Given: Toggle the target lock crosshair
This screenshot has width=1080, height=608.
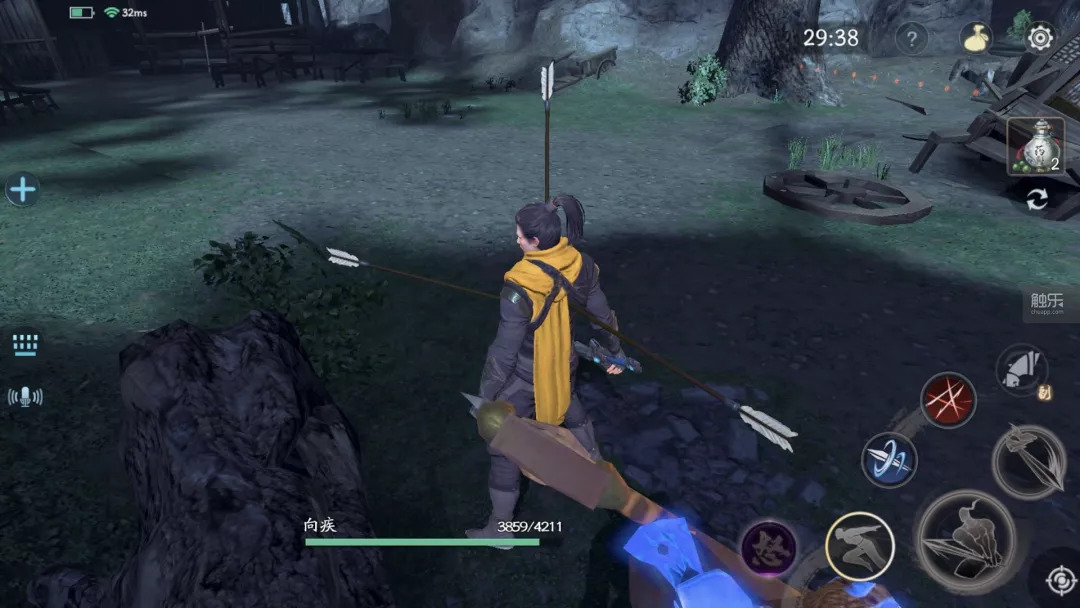Looking at the screenshot, I should (x=1059, y=580).
